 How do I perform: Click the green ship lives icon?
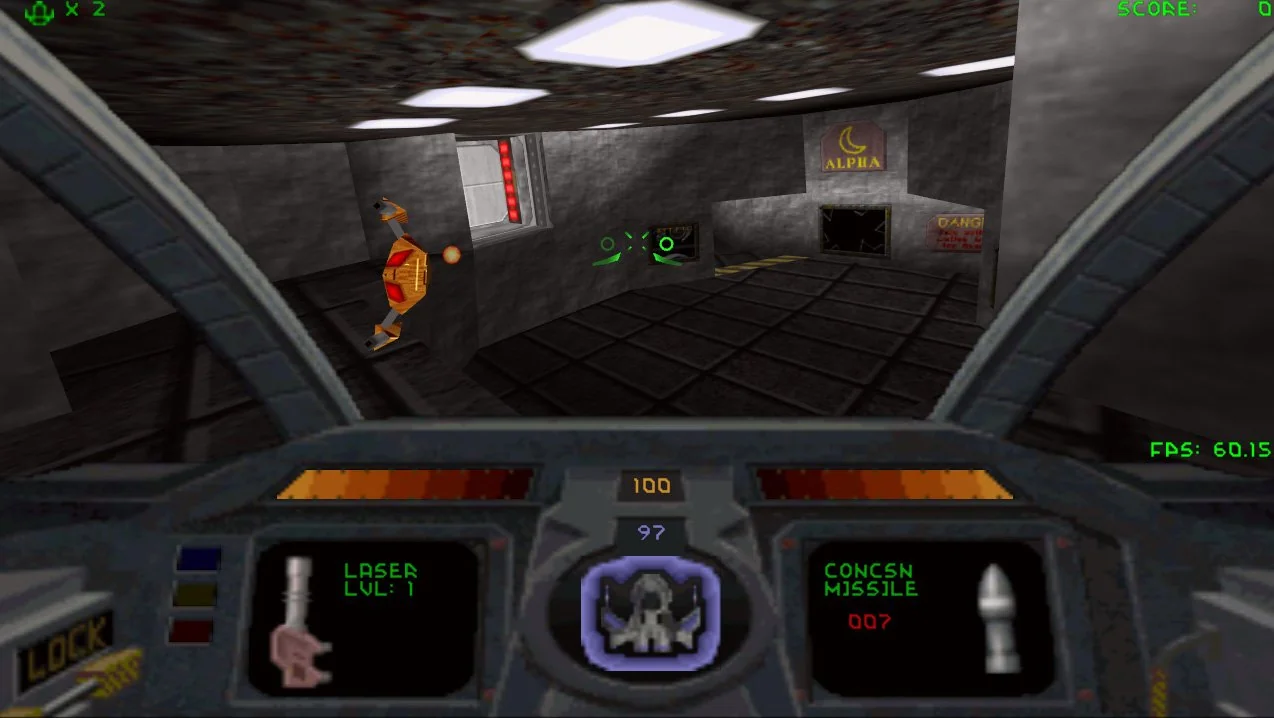click(40, 11)
